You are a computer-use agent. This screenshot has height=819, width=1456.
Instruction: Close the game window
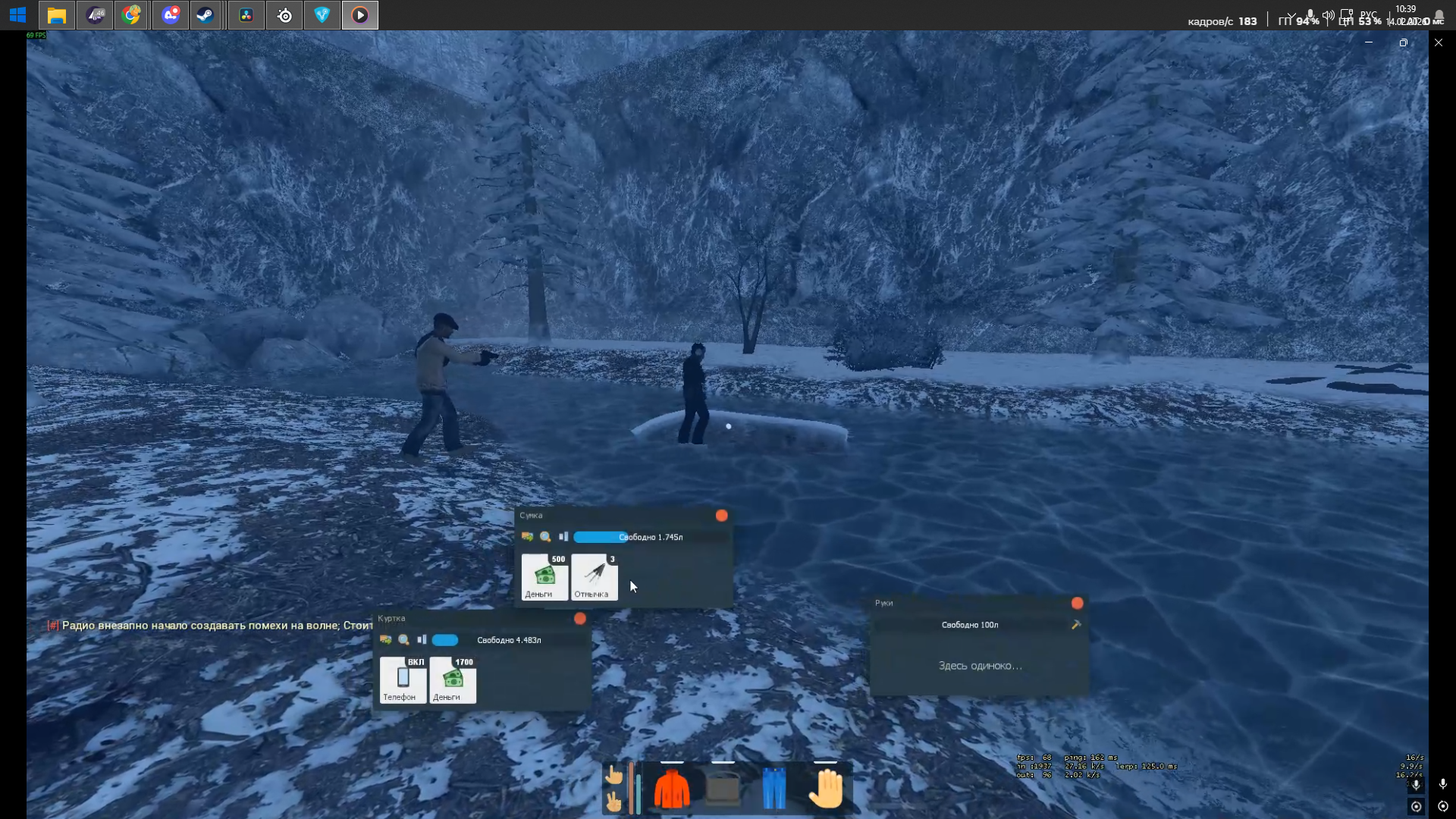coord(1438,42)
